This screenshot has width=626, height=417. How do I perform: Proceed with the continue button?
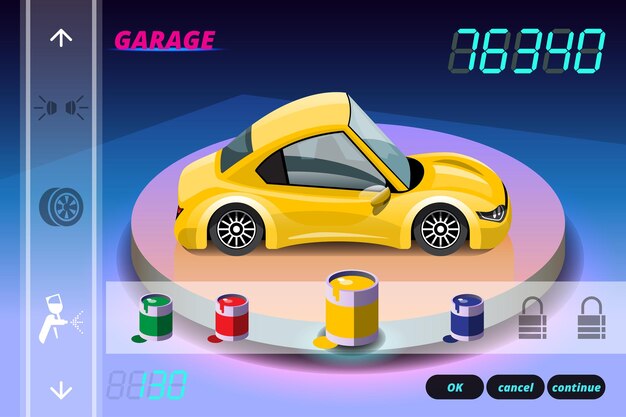click(576, 387)
